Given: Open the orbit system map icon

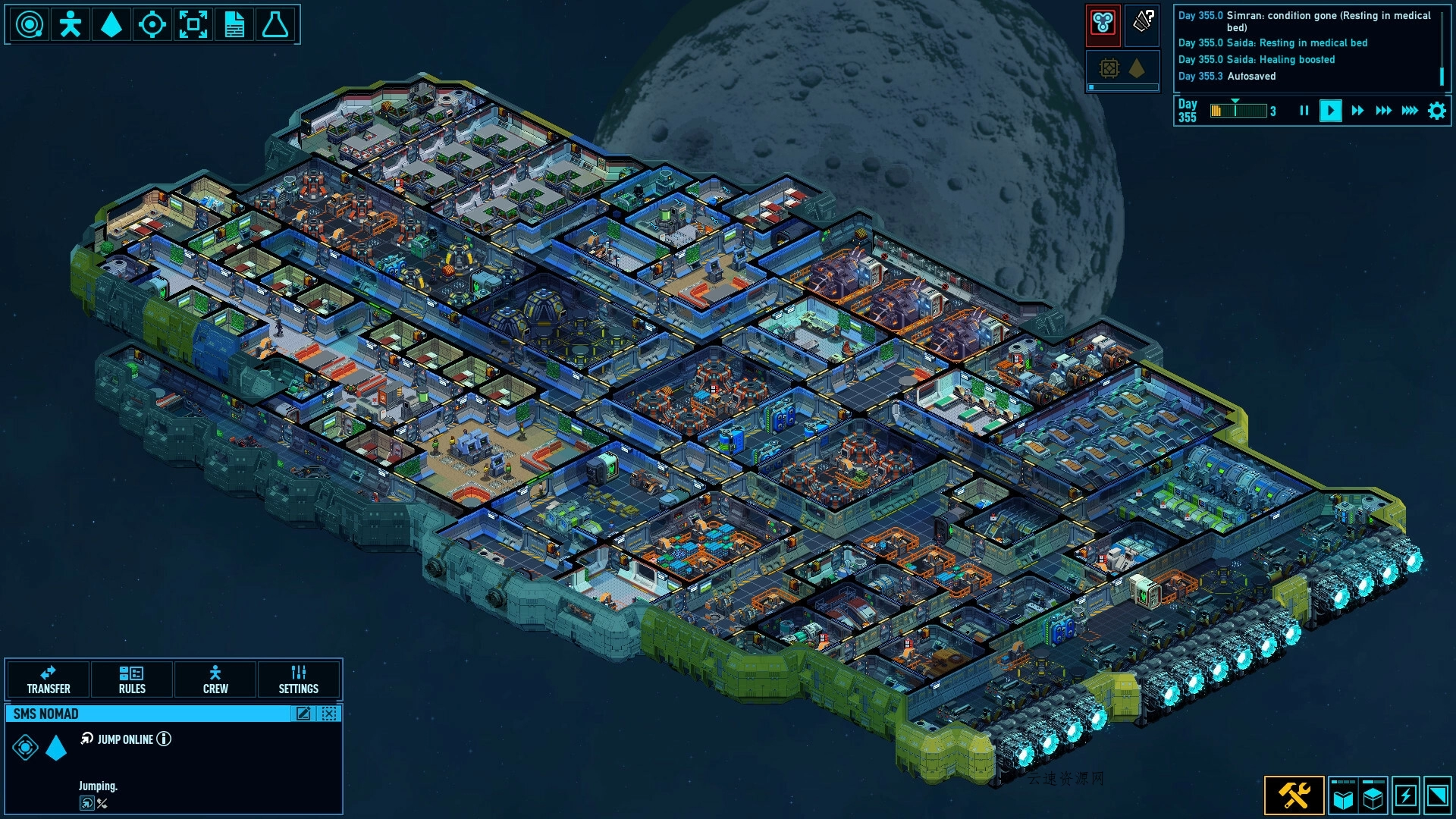Looking at the screenshot, I should [30, 25].
